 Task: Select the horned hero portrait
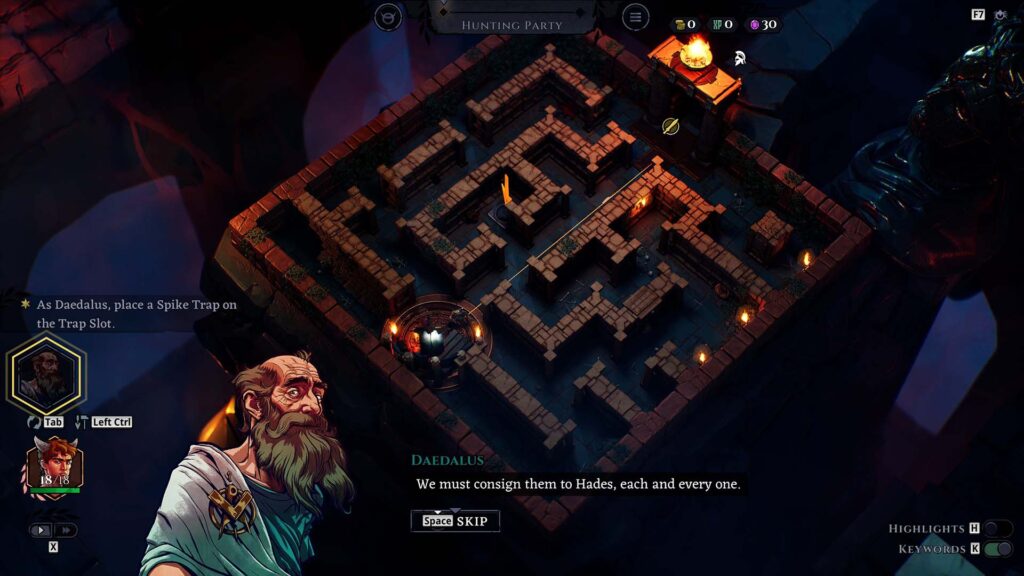pos(55,463)
